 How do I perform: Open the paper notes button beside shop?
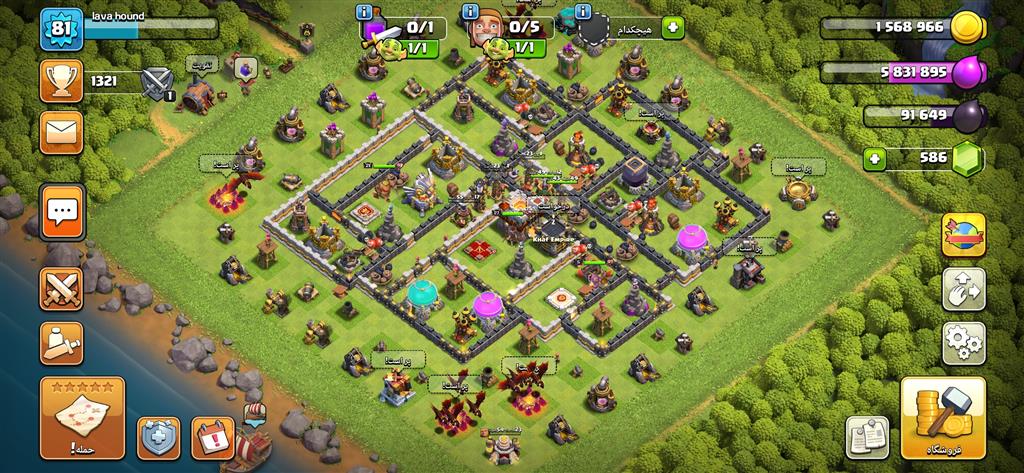coord(868,439)
